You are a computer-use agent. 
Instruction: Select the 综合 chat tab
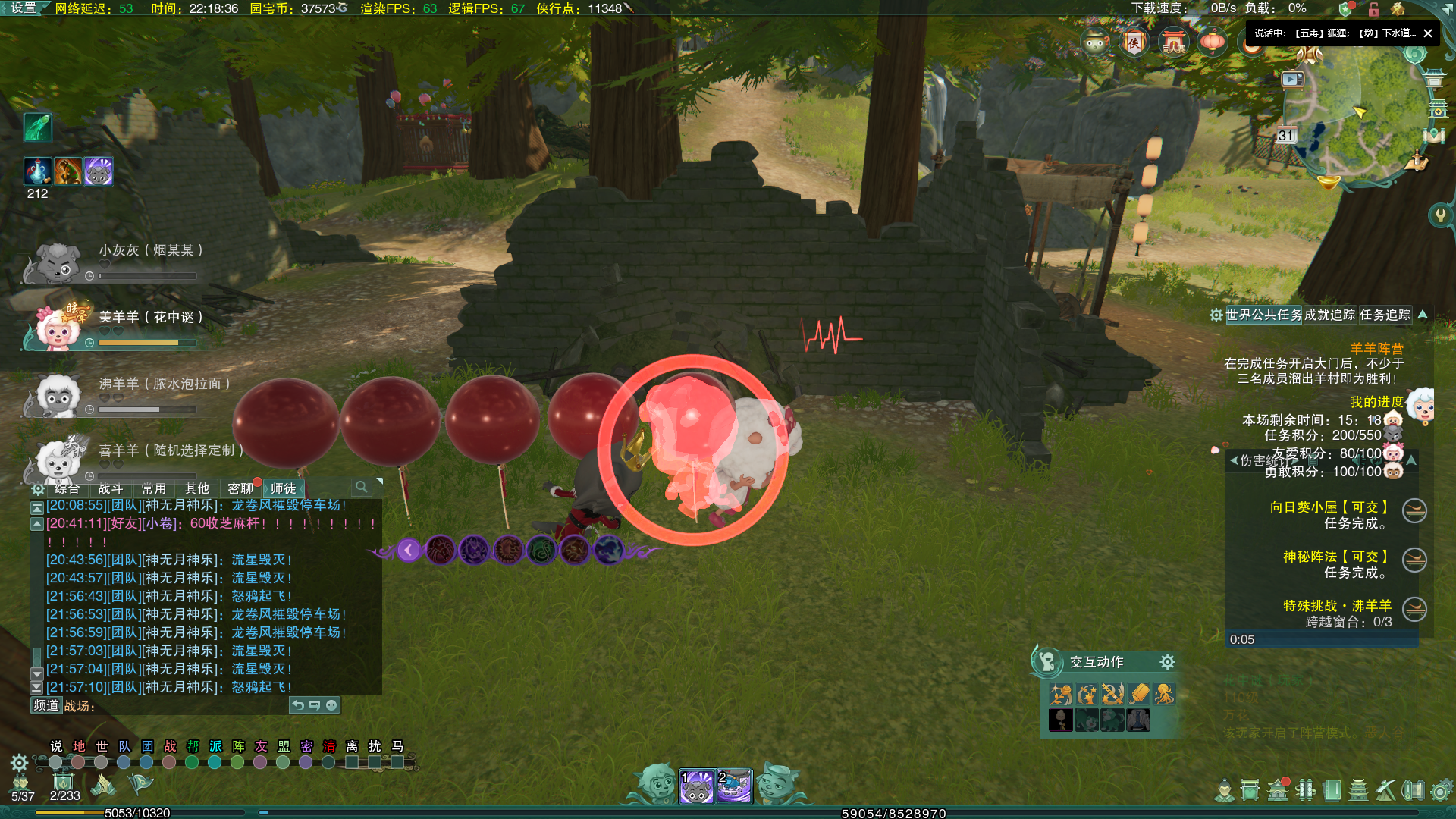tap(67, 489)
